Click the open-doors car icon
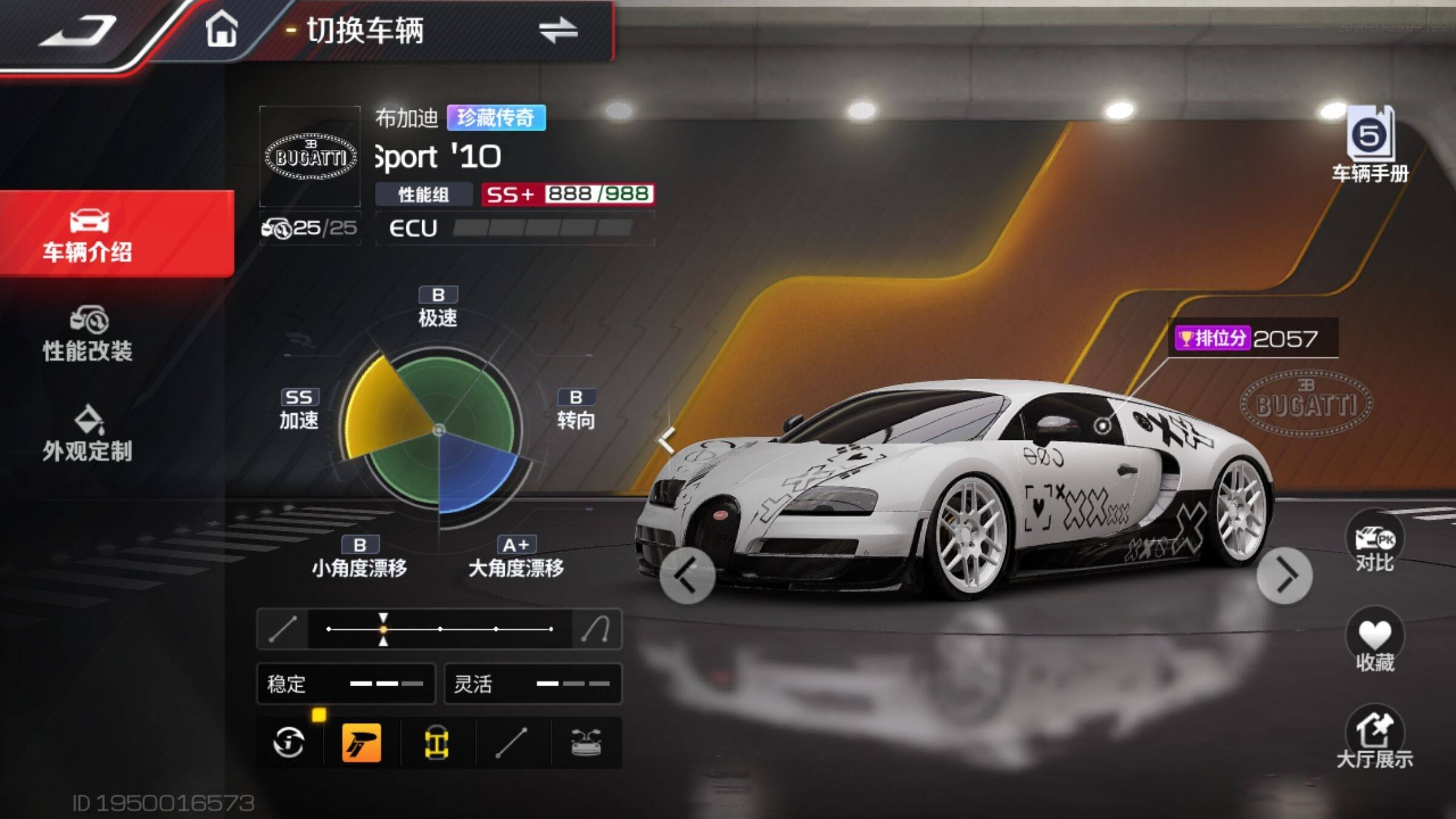Viewport: 1456px width, 819px height. pos(586,743)
